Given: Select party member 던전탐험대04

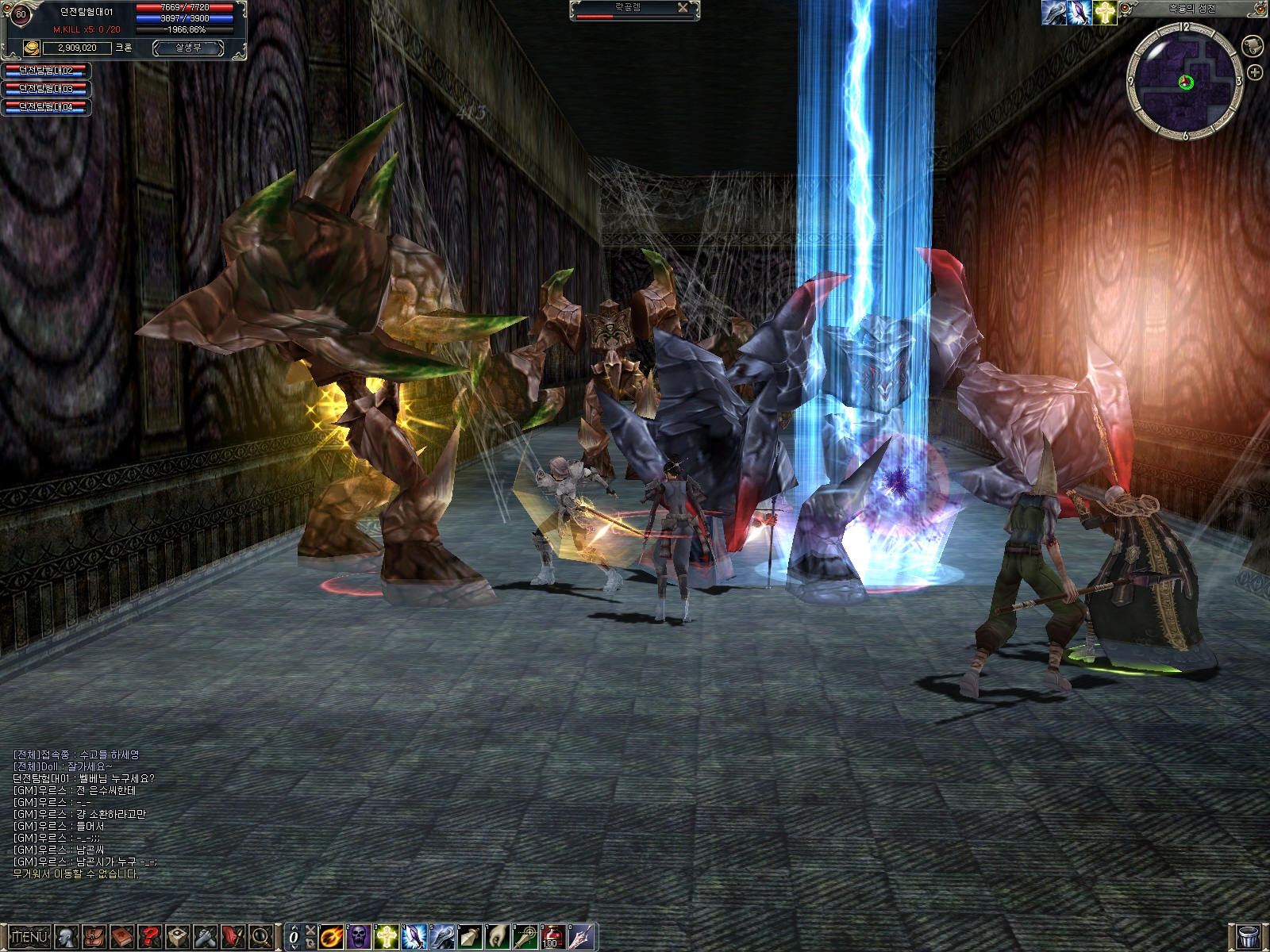Looking at the screenshot, I should coord(46,107).
